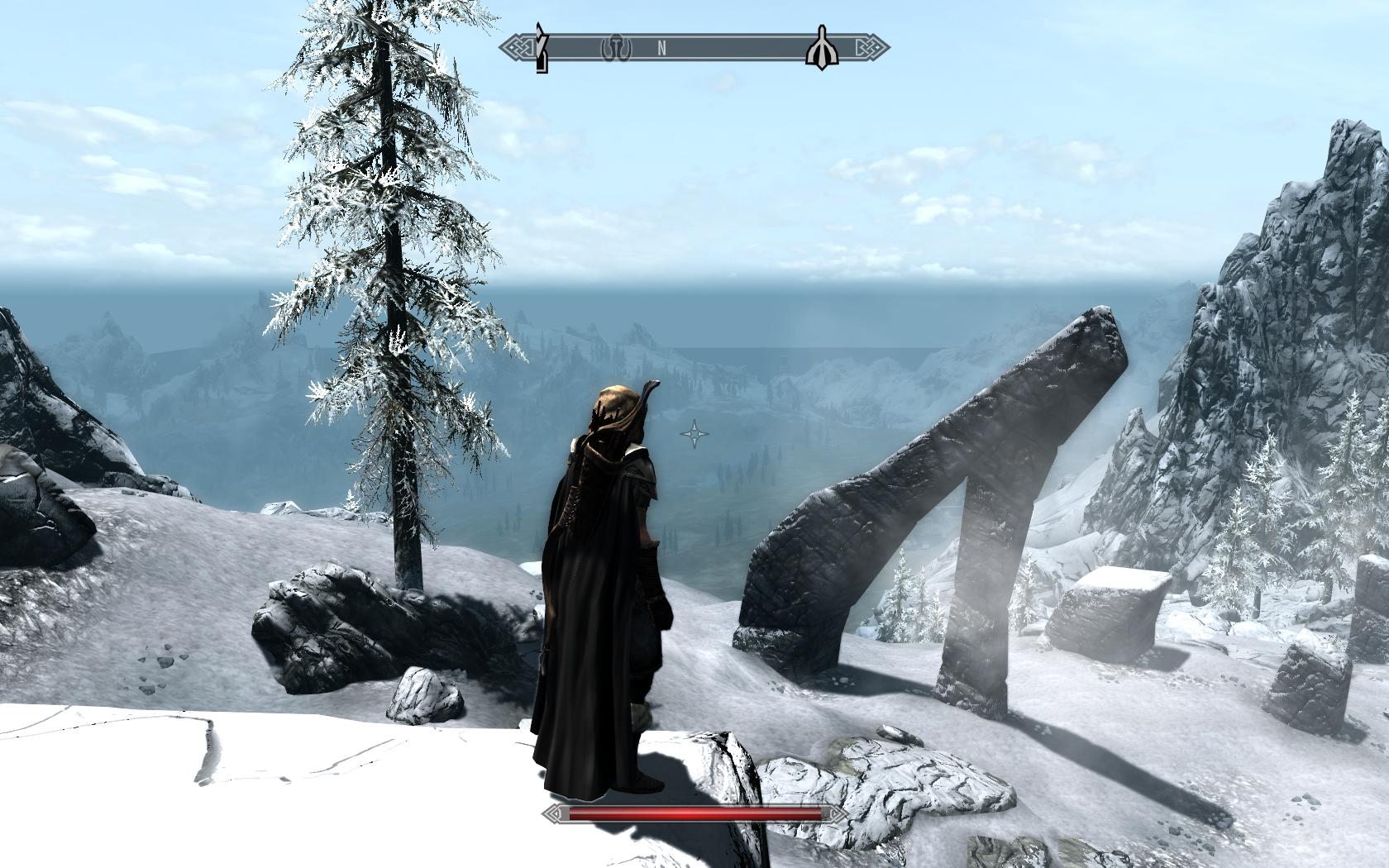Select the left arrow cap of the health bar
The image size is (1389, 868).
552,815
